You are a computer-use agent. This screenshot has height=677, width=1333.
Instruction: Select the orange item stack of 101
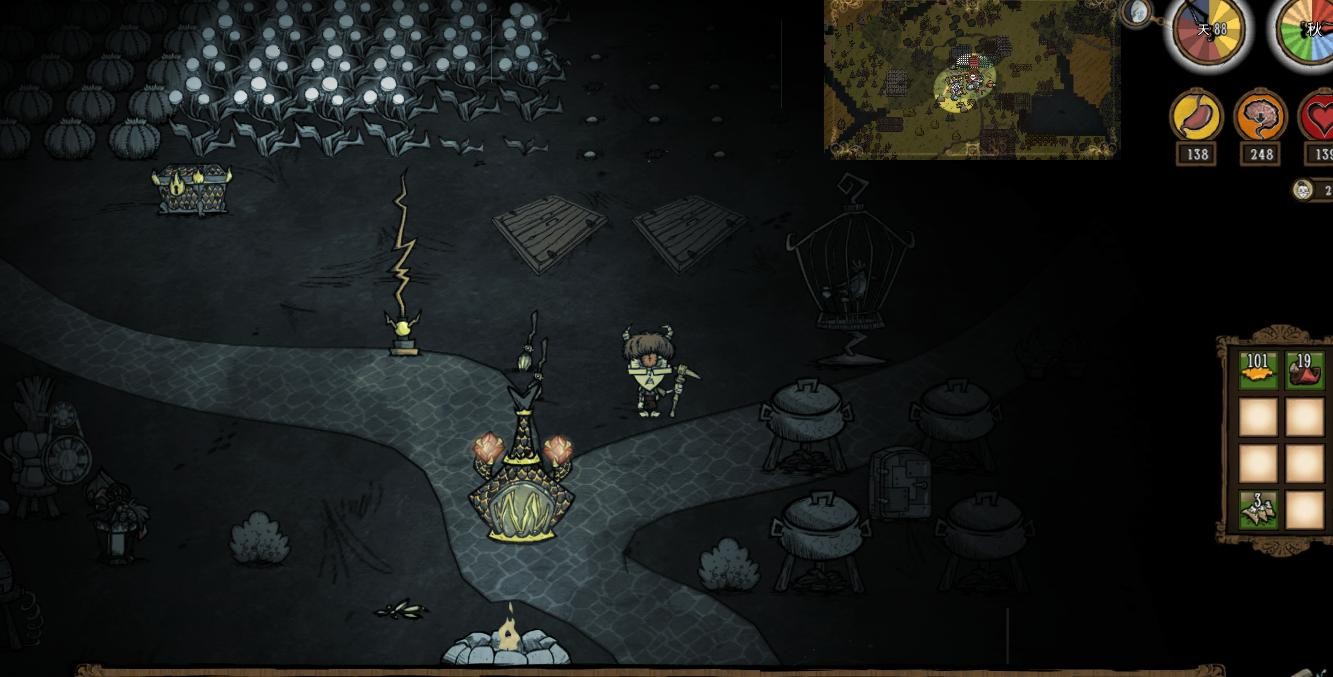point(1258,370)
